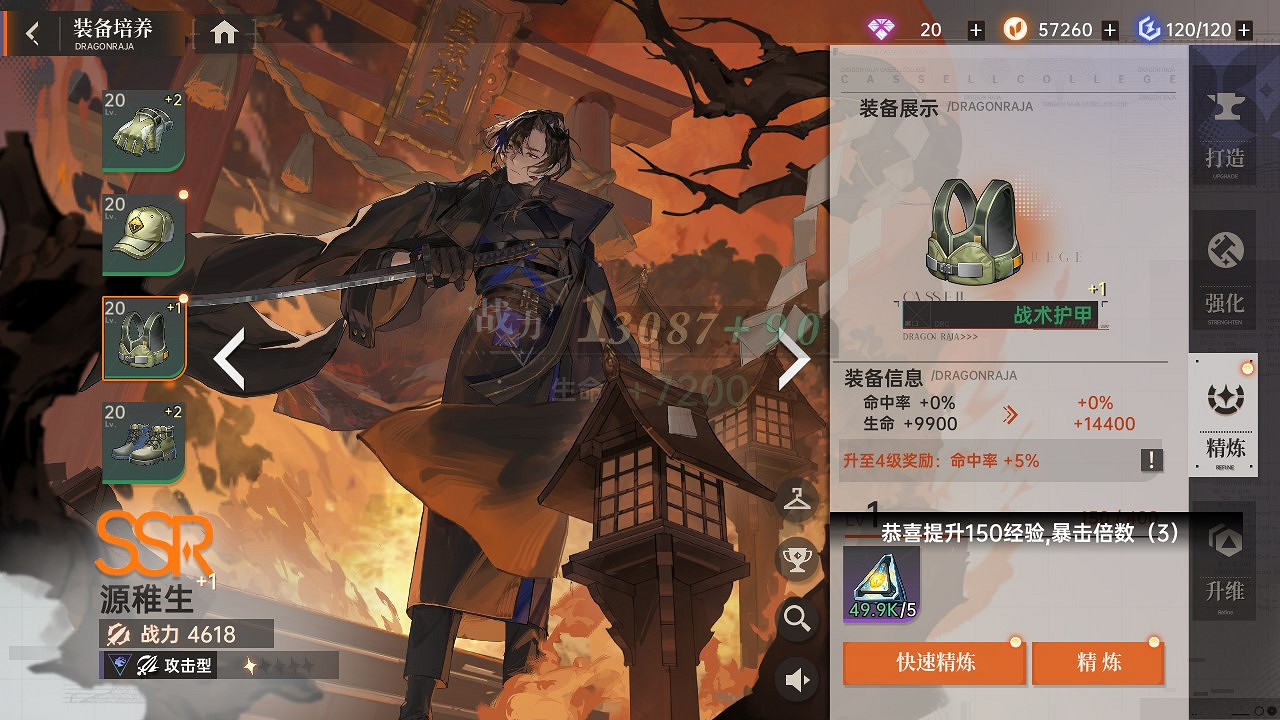This screenshot has height=720, width=1280.
Task: Tap the + next to 57260 coins
Action: click(1108, 29)
